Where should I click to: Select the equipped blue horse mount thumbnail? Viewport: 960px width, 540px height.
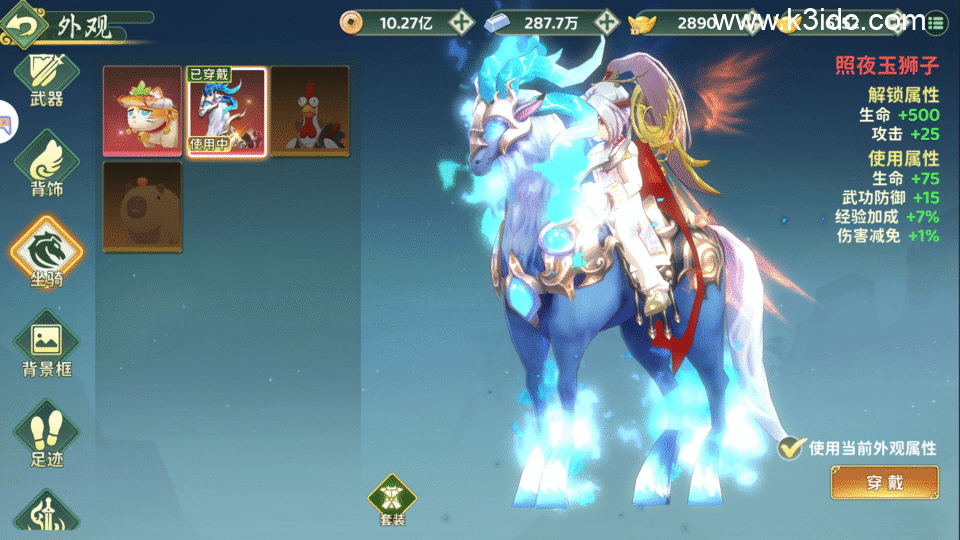pos(227,111)
